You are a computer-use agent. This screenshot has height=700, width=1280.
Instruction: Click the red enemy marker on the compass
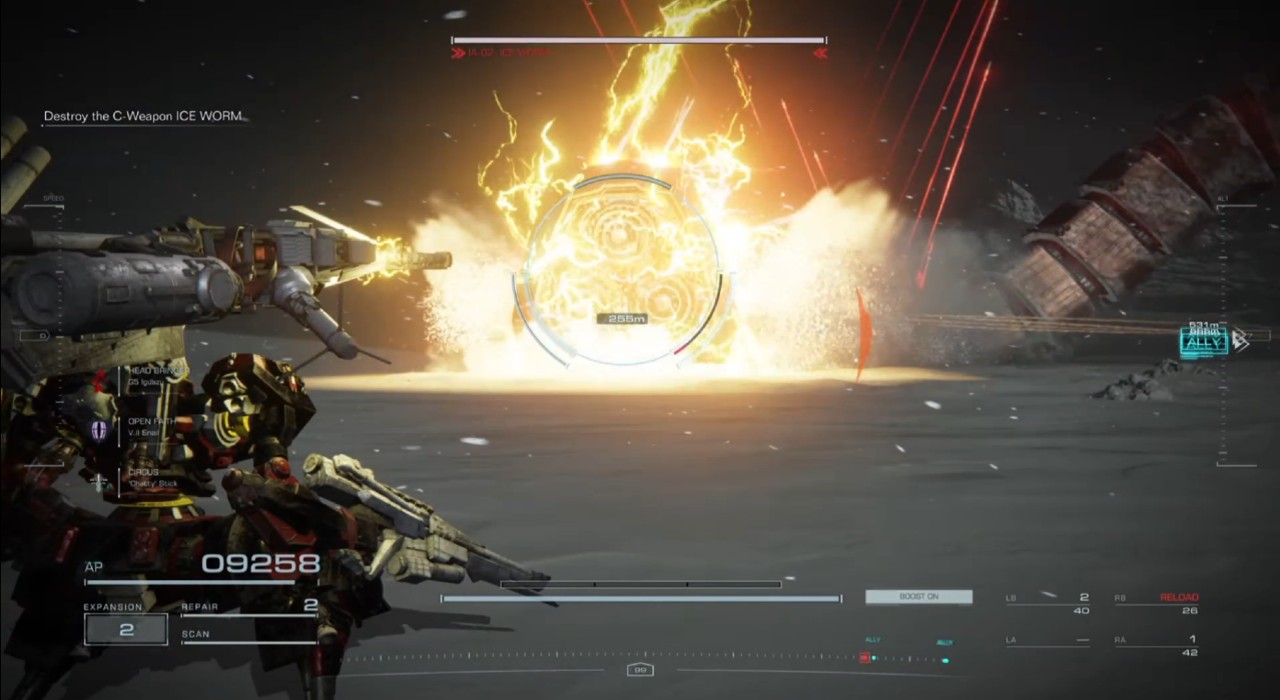click(x=863, y=658)
